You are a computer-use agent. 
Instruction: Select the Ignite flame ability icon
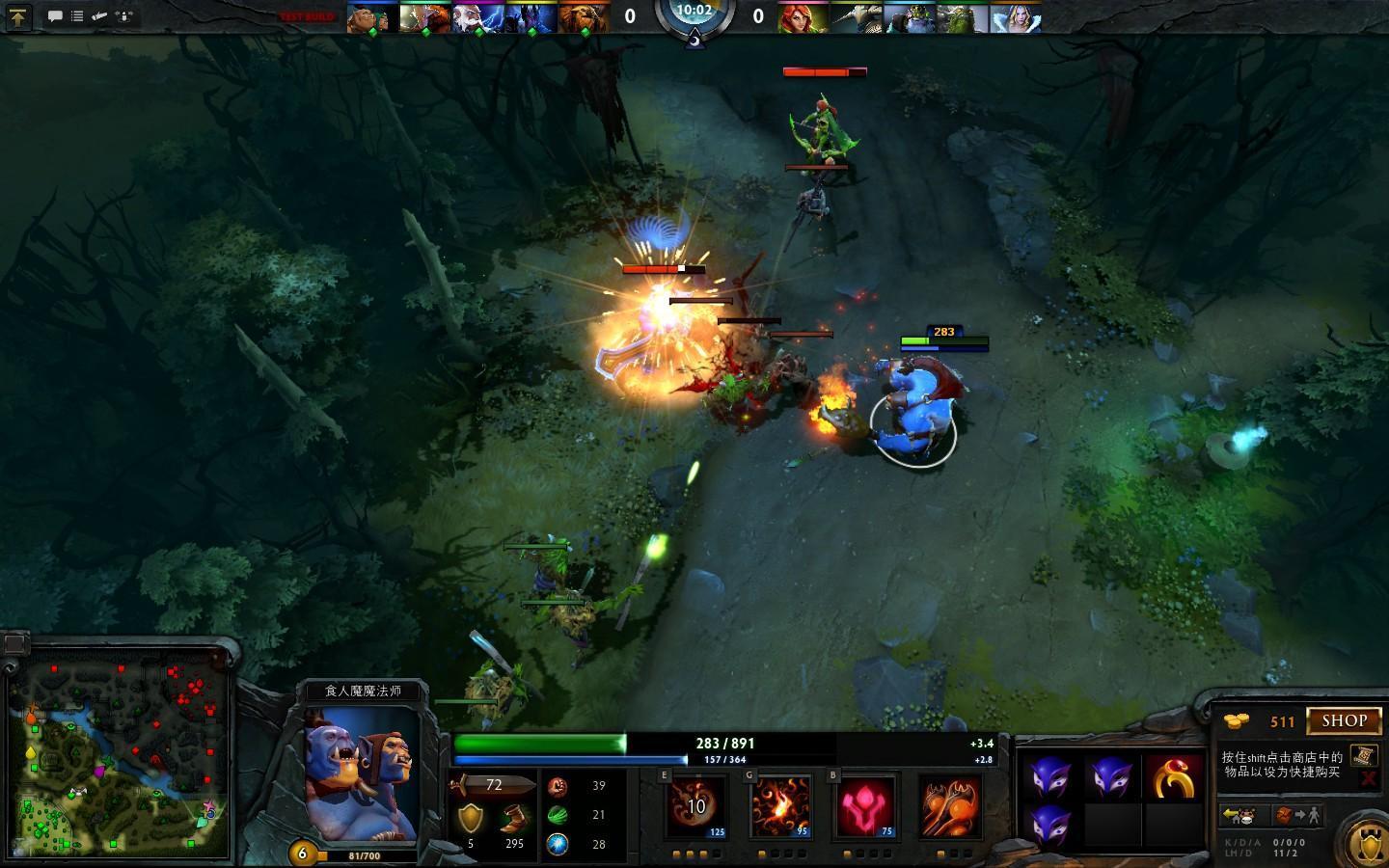(782, 806)
